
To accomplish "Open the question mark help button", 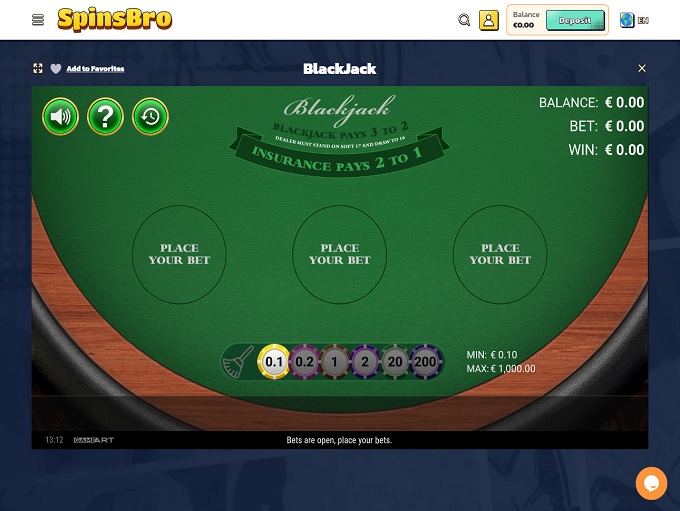I will pyautogui.click(x=105, y=117).
